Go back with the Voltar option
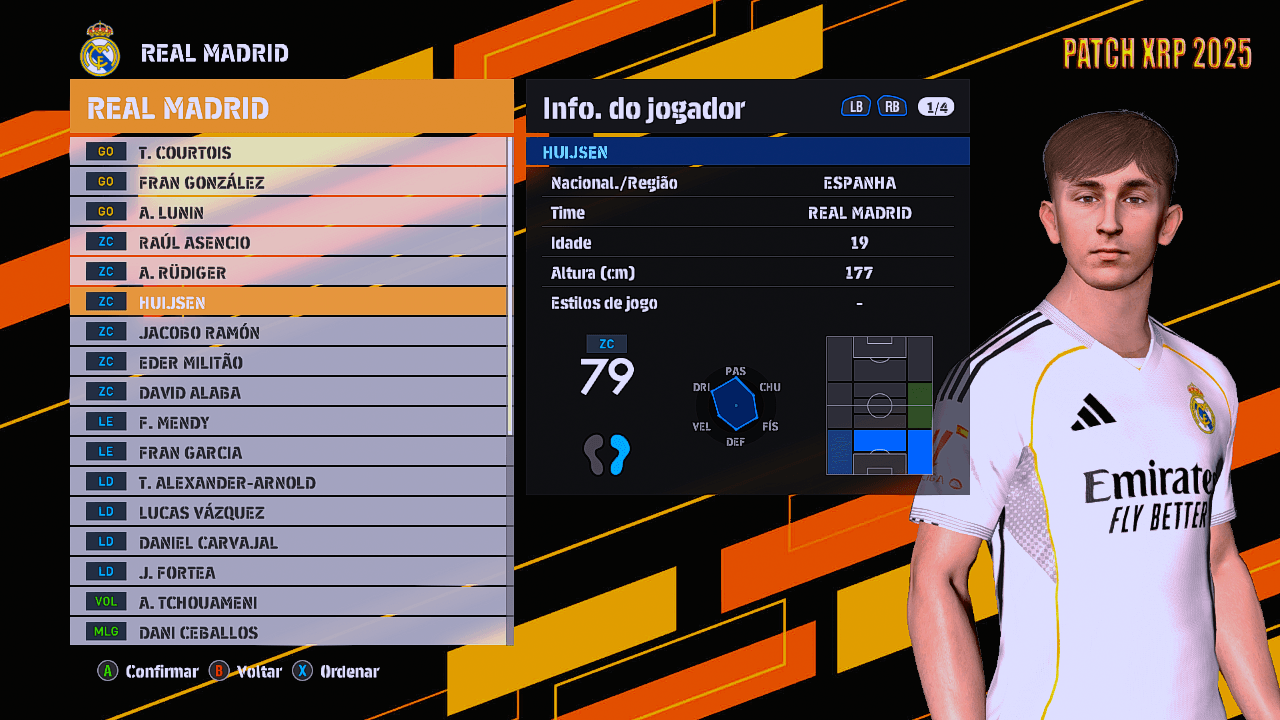Image resolution: width=1280 pixels, height=720 pixels. click(x=246, y=671)
